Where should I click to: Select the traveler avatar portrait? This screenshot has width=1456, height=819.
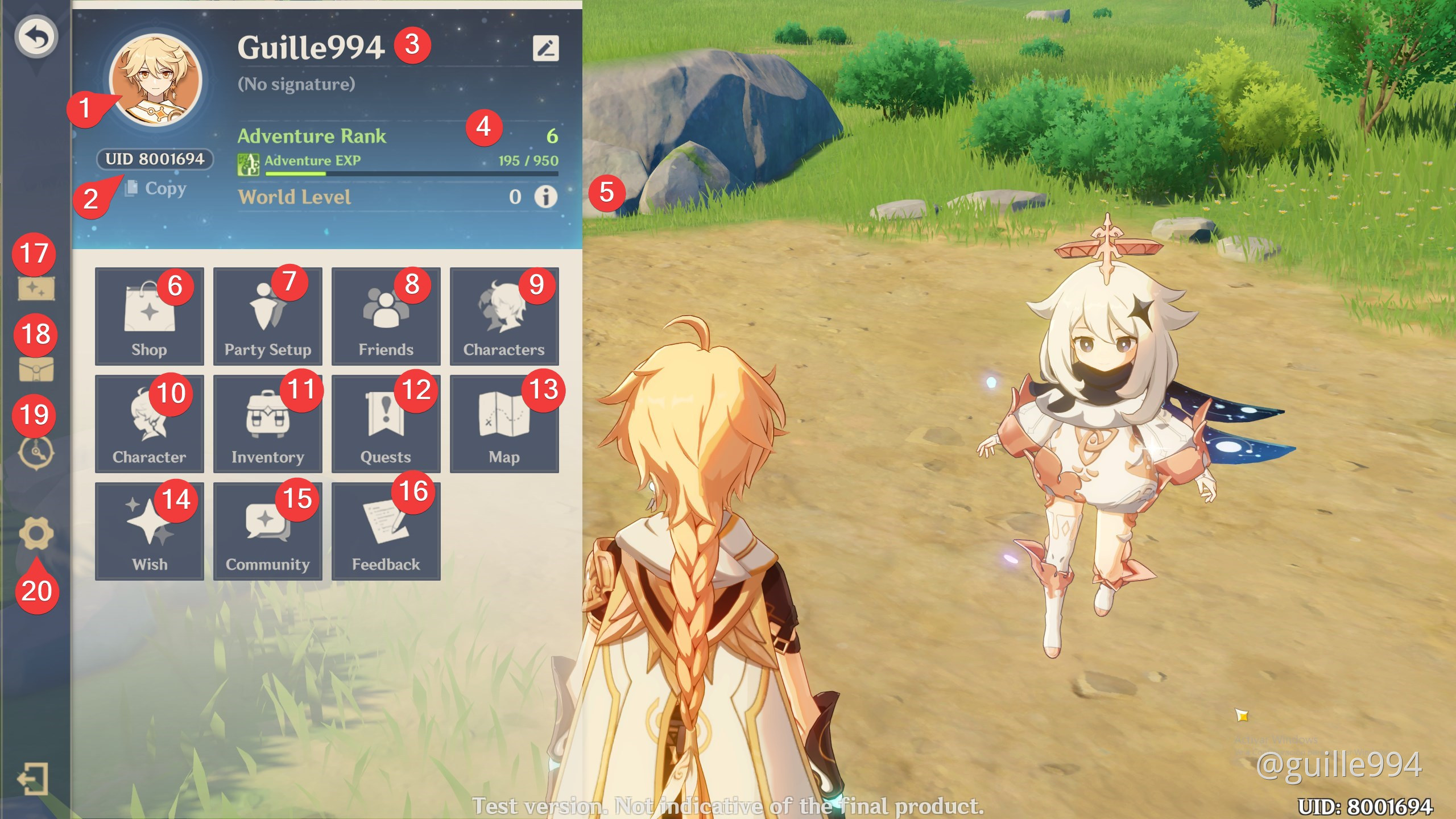click(156, 81)
